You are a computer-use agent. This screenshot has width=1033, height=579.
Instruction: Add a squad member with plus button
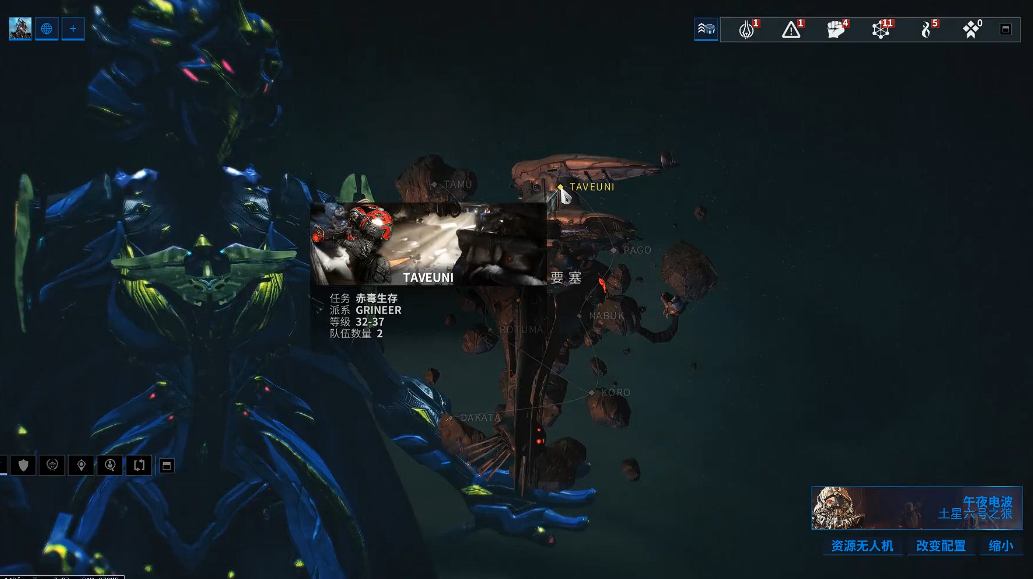(73, 29)
